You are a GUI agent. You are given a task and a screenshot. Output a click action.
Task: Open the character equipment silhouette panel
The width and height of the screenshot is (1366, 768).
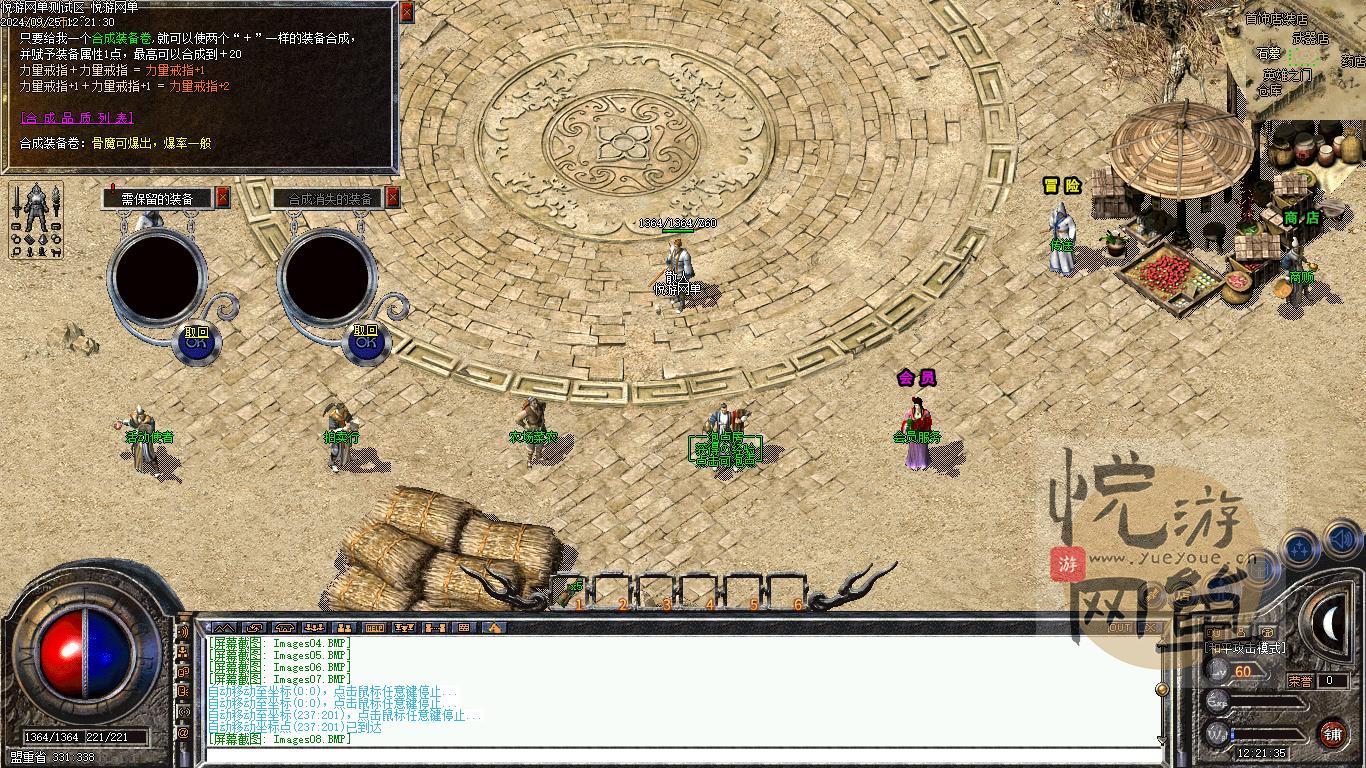click(36, 221)
